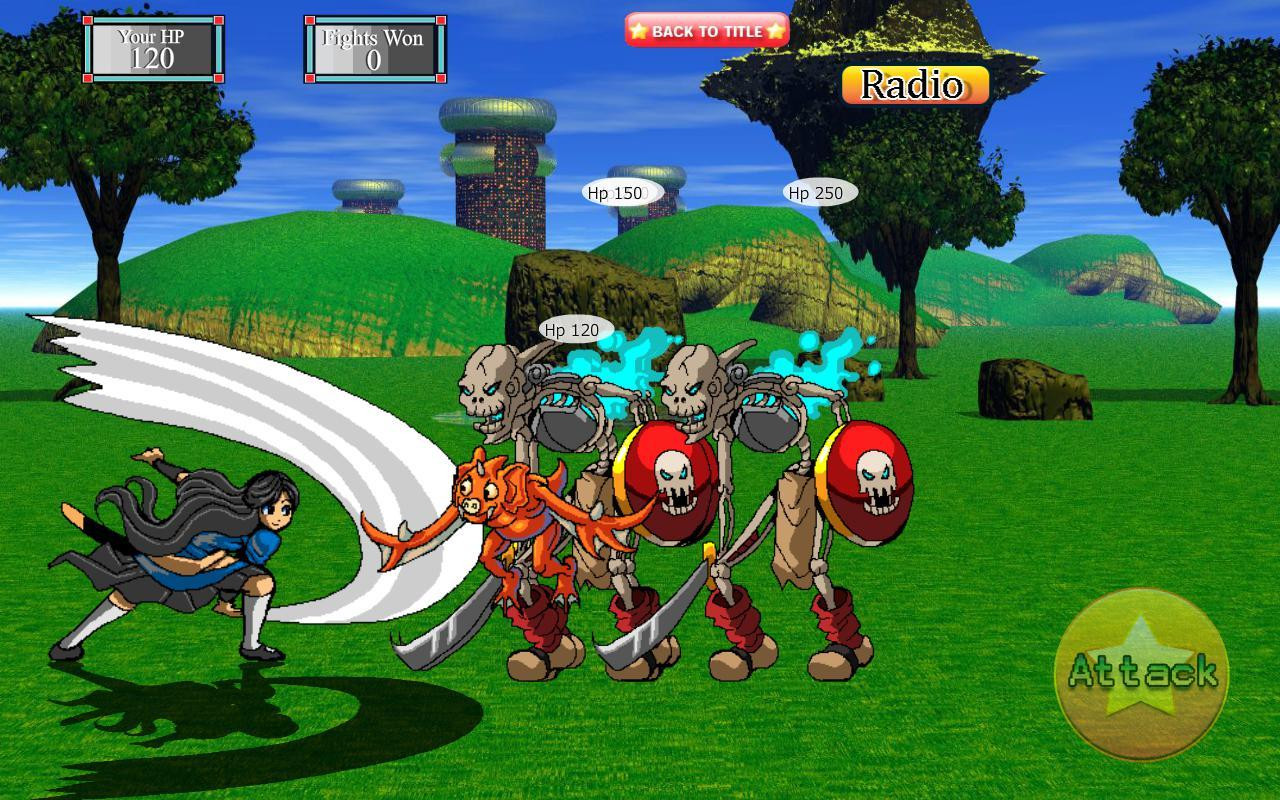The width and height of the screenshot is (1280, 800).
Task: Click the star icon right of BACK TO TITLE
Action: point(775,30)
